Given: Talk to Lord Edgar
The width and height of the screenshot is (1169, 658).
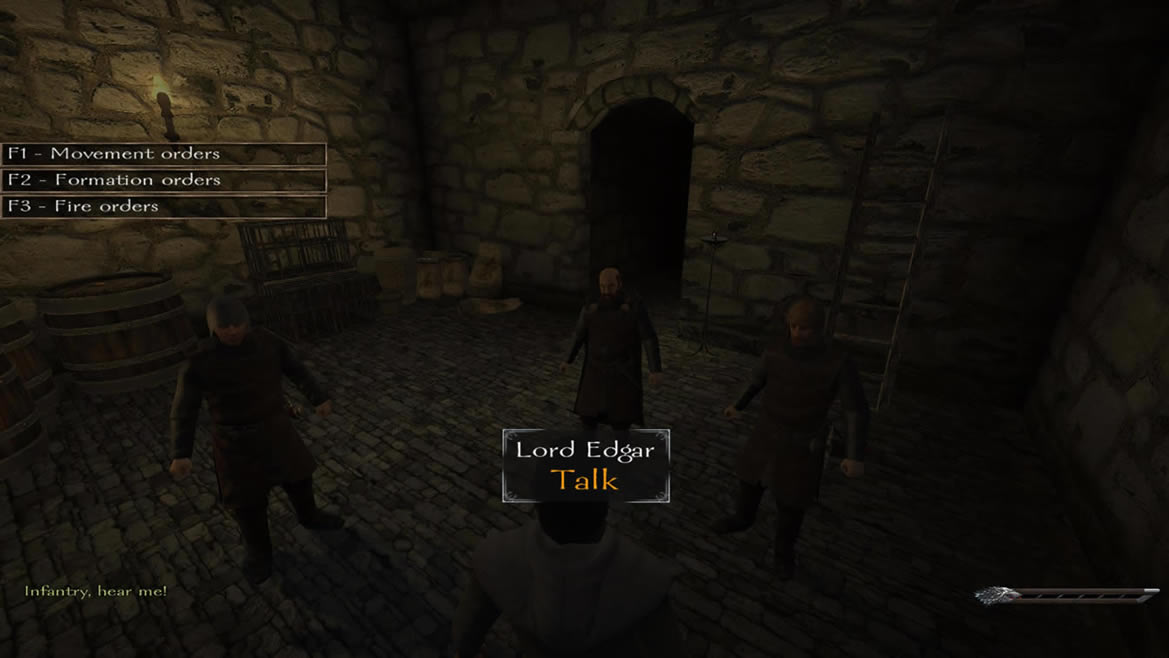Looking at the screenshot, I should click(x=585, y=479).
